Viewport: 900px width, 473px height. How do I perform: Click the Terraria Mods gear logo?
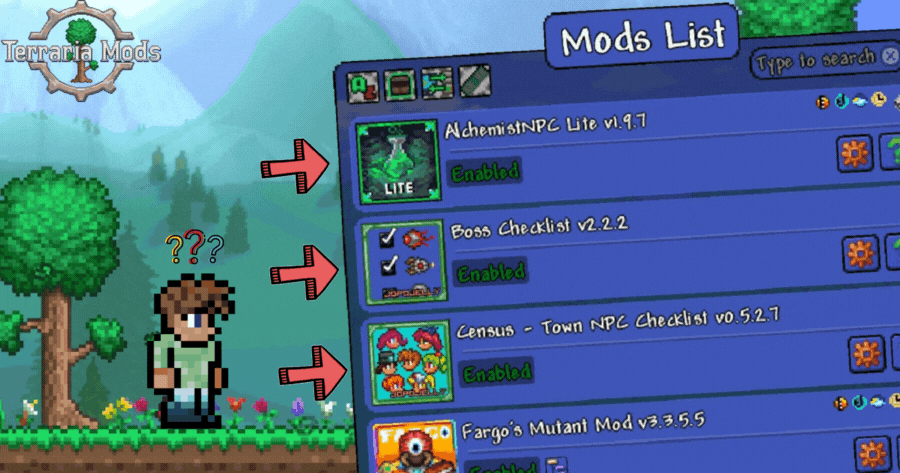[x=80, y=55]
